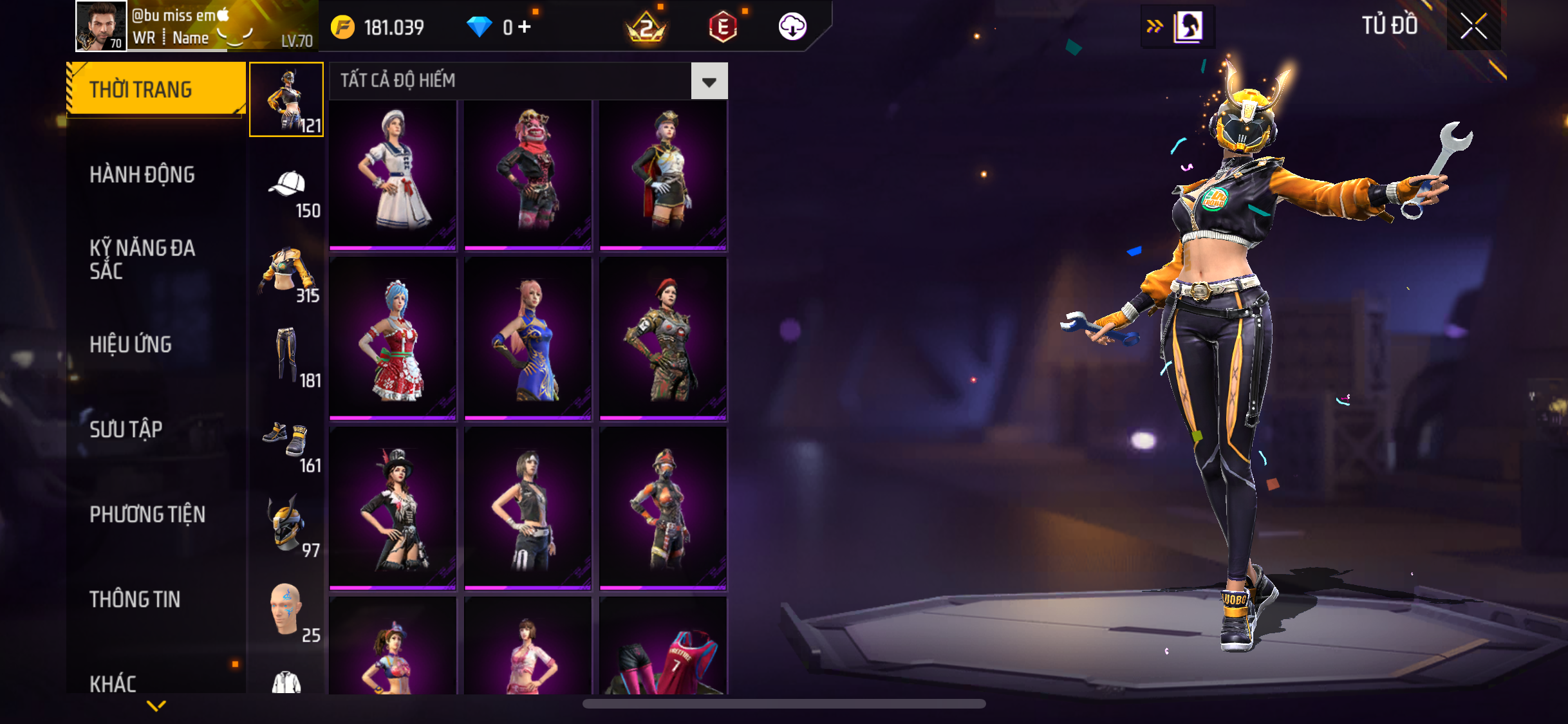Go to the Sưu Tập tab
Screen dimensions: 1568x724
[126, 429]
